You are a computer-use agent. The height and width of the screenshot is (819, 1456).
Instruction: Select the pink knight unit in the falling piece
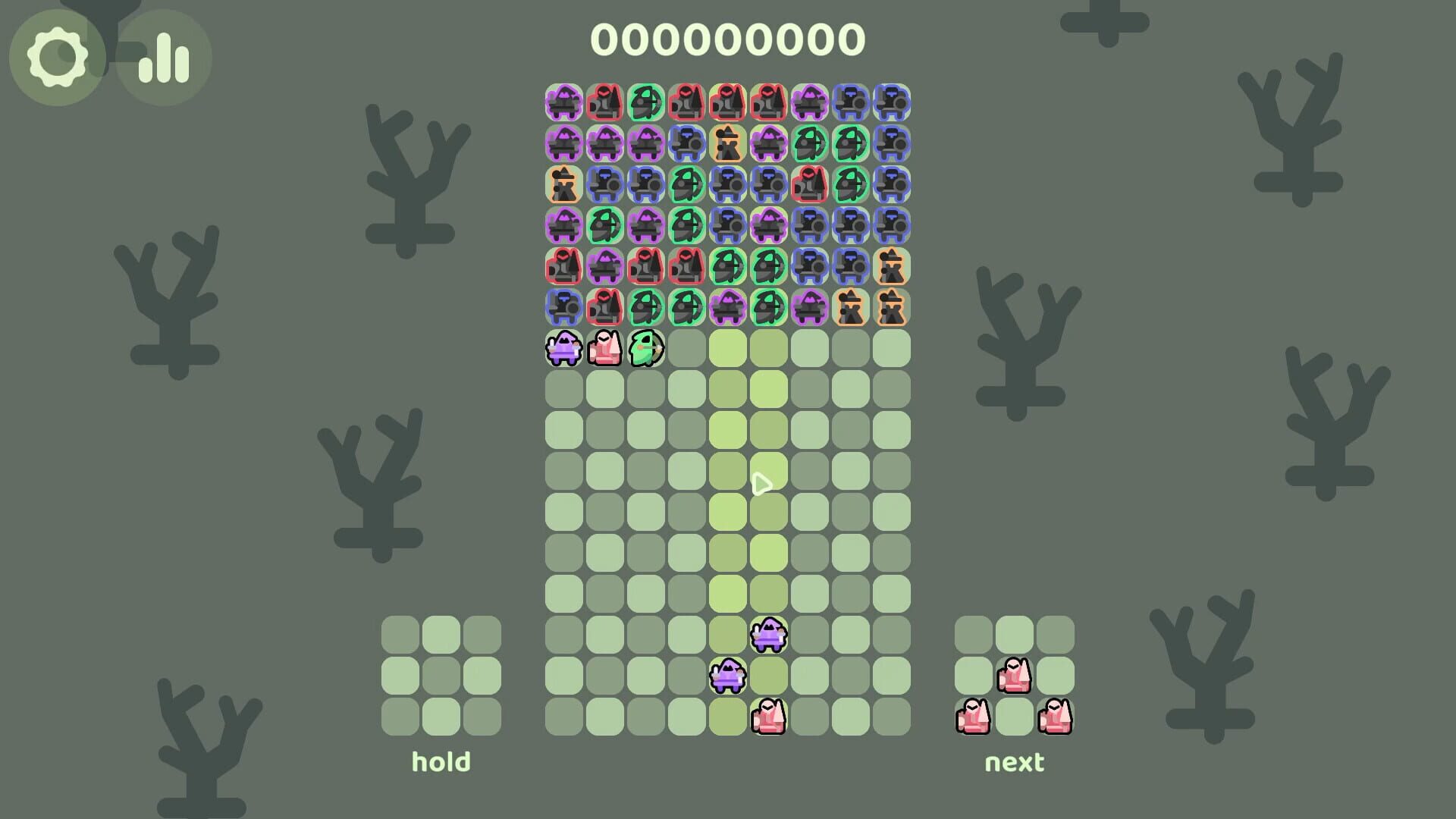point(604,349)
